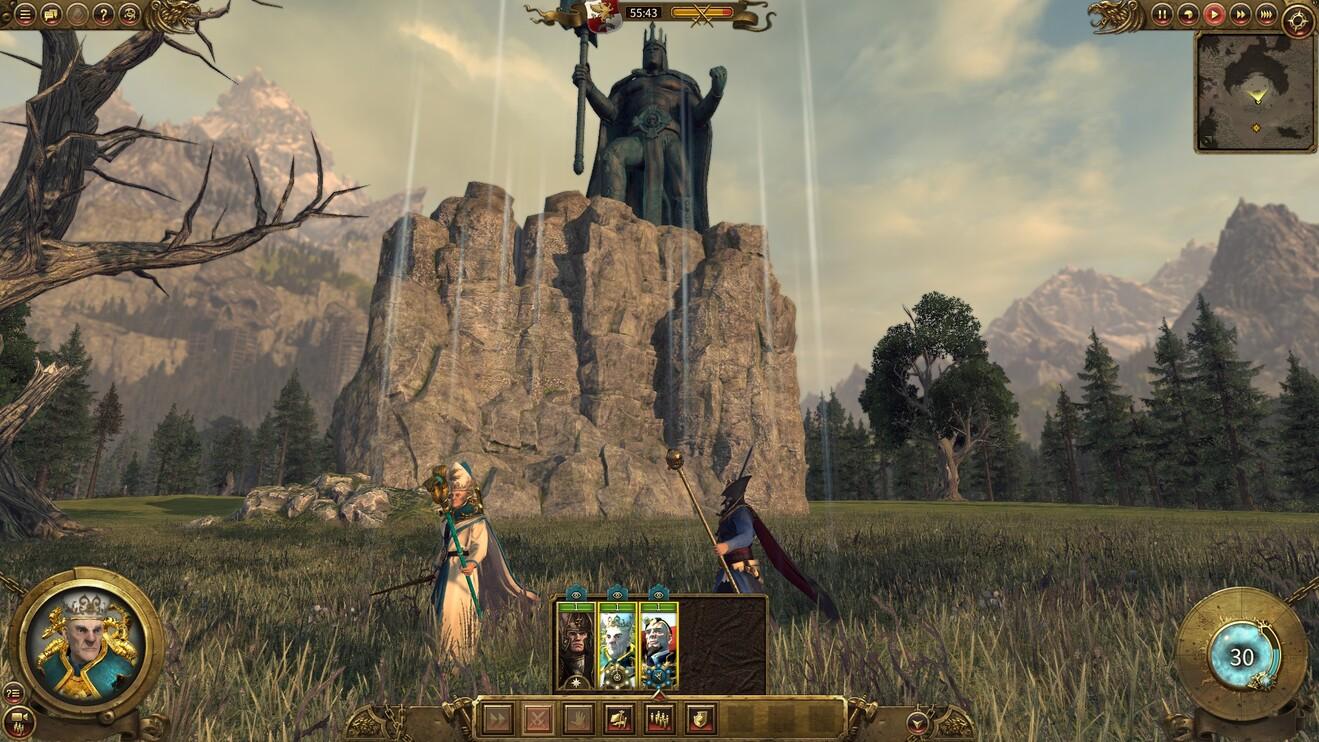
Task: Toggle the crossed-swords melee mode button
Action: [538, 718]
